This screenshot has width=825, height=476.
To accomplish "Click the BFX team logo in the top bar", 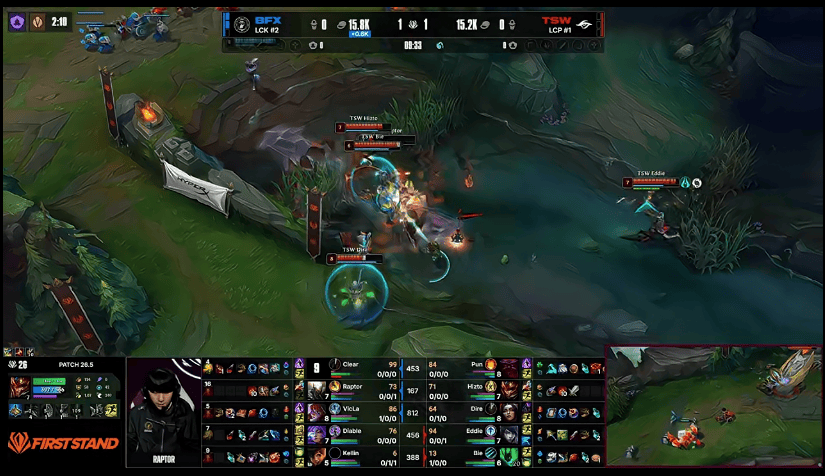I will (240, 23).
